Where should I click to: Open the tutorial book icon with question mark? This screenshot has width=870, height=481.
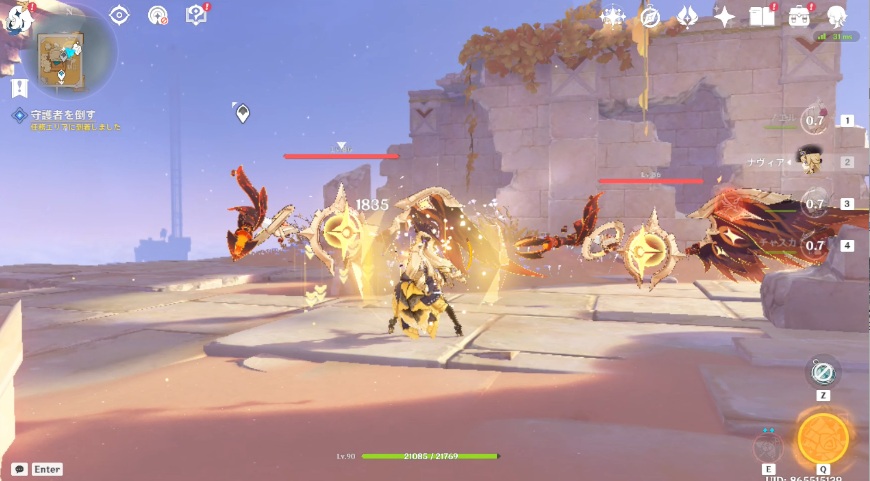[196, 15]
